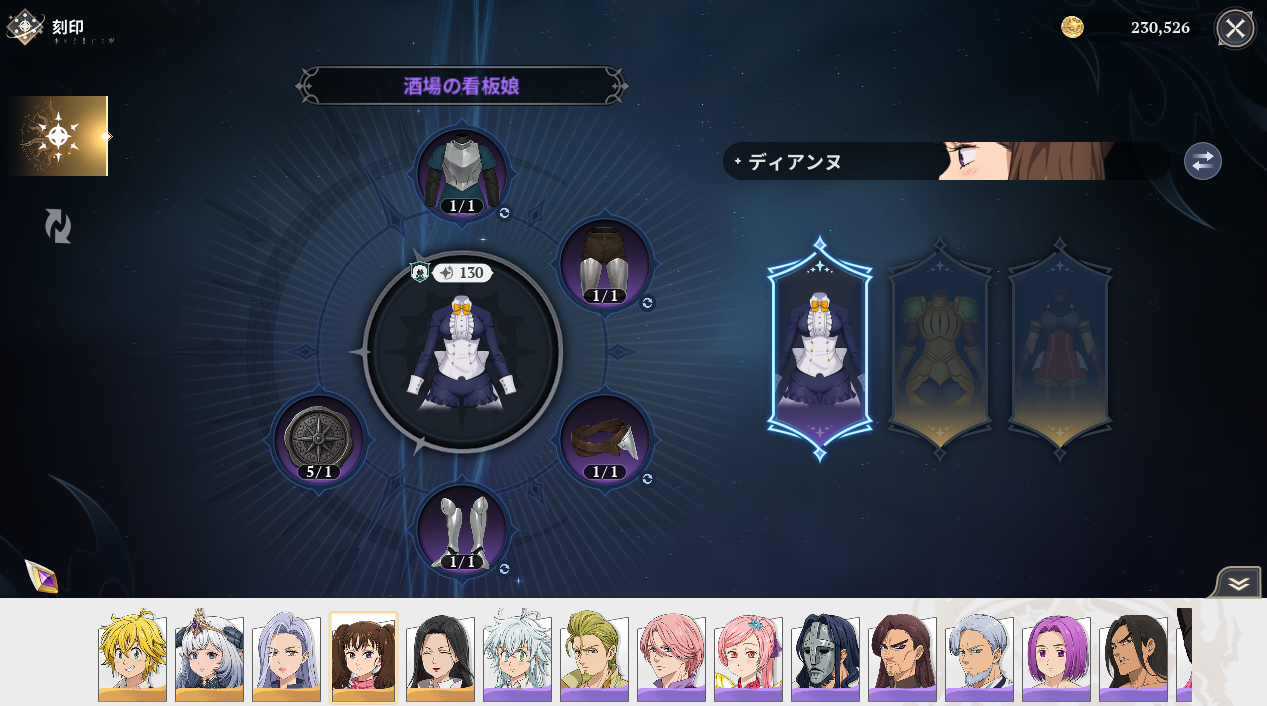Select the brown trousers armor slot
This screenshot has width=1267, height=706.
[604, 263]
